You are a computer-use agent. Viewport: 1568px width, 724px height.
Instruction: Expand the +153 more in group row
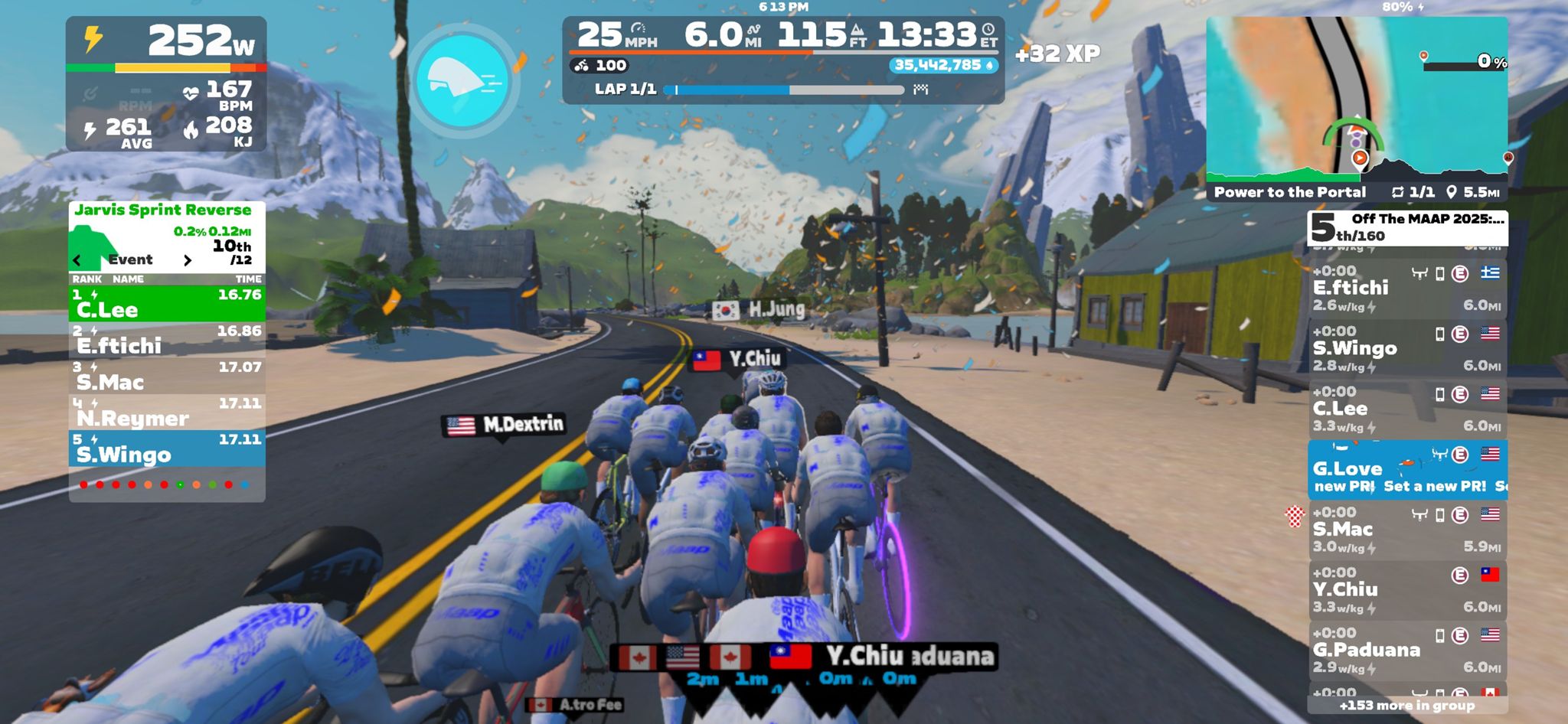[x=1406, y=706]
